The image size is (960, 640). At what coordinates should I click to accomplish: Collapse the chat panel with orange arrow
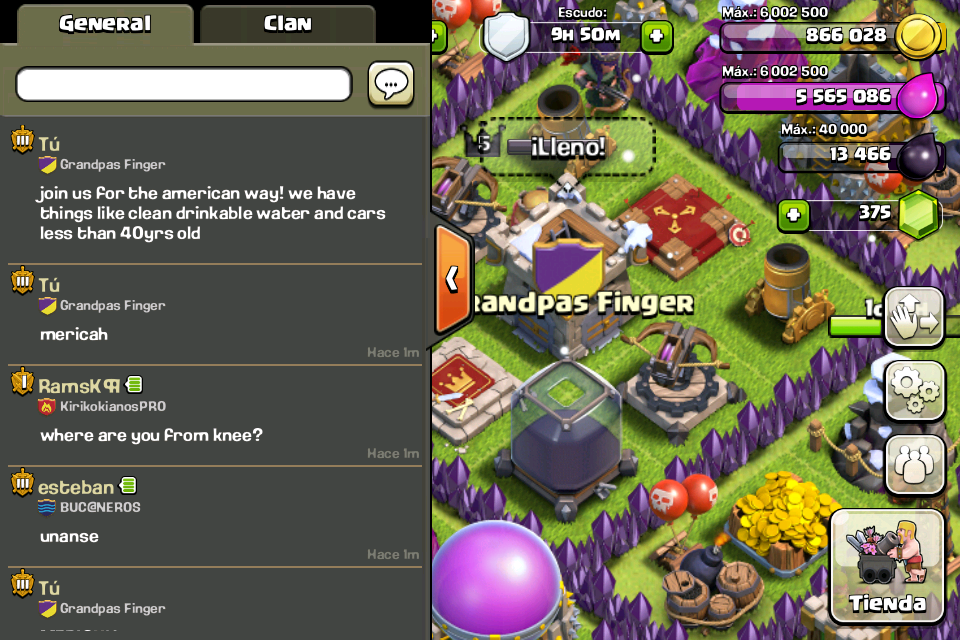point(452,278)
